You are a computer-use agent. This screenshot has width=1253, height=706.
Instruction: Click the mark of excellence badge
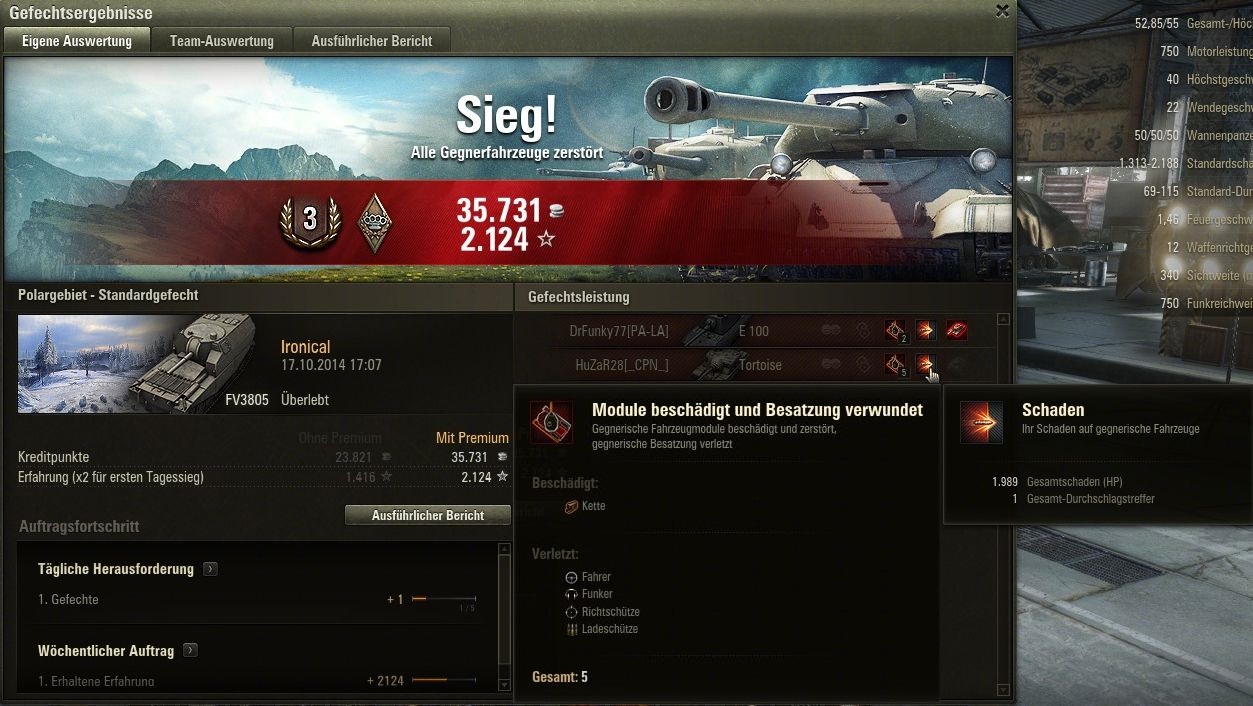(x=309, y=221)
